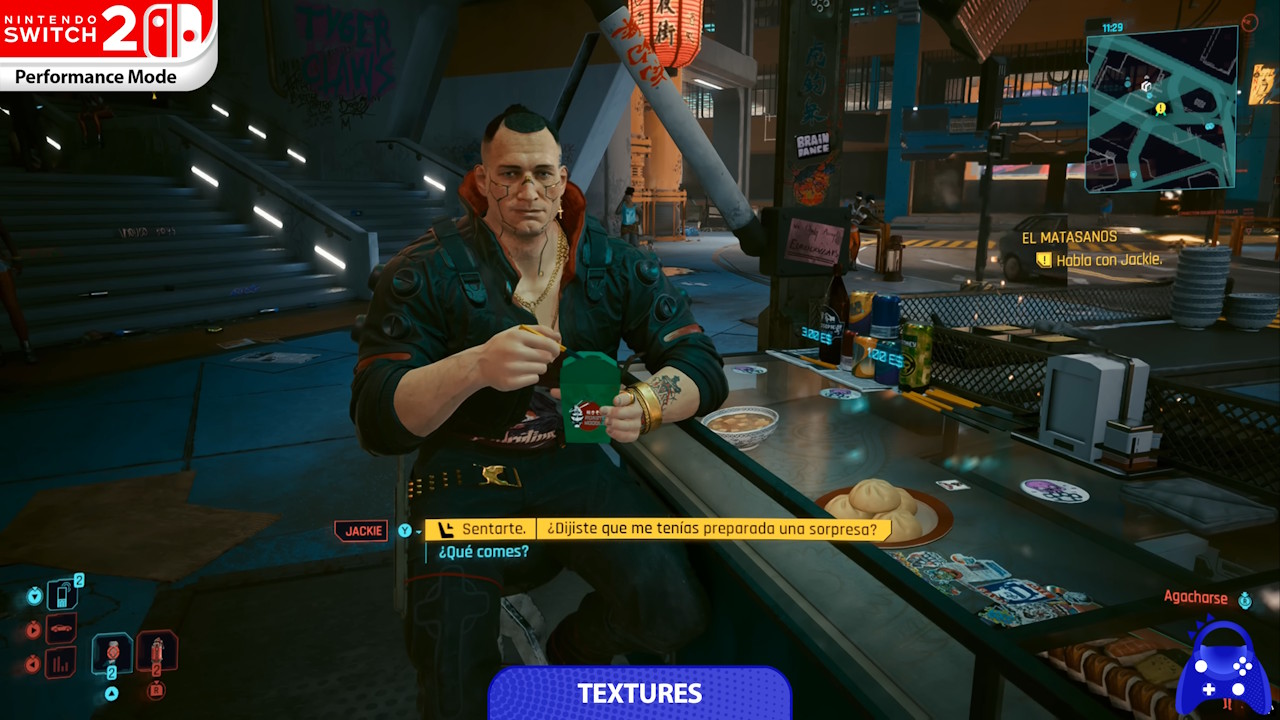This screenshot has height=720, width=1280.
Task: Click the blue healing item quickslot icon
Action: point(112,652)
